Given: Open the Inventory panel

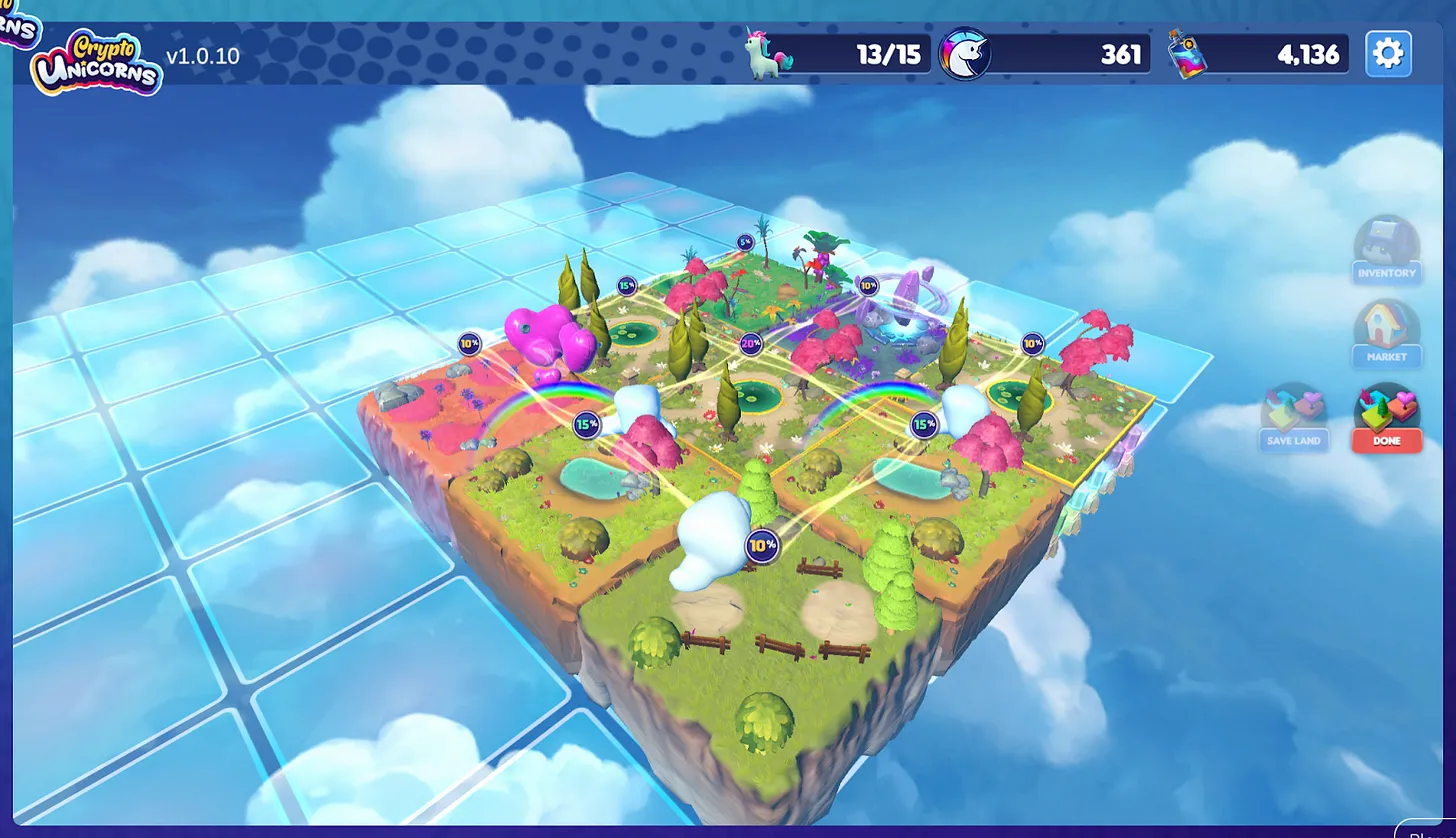Looking at the screenshot, I should point(1387,251).
